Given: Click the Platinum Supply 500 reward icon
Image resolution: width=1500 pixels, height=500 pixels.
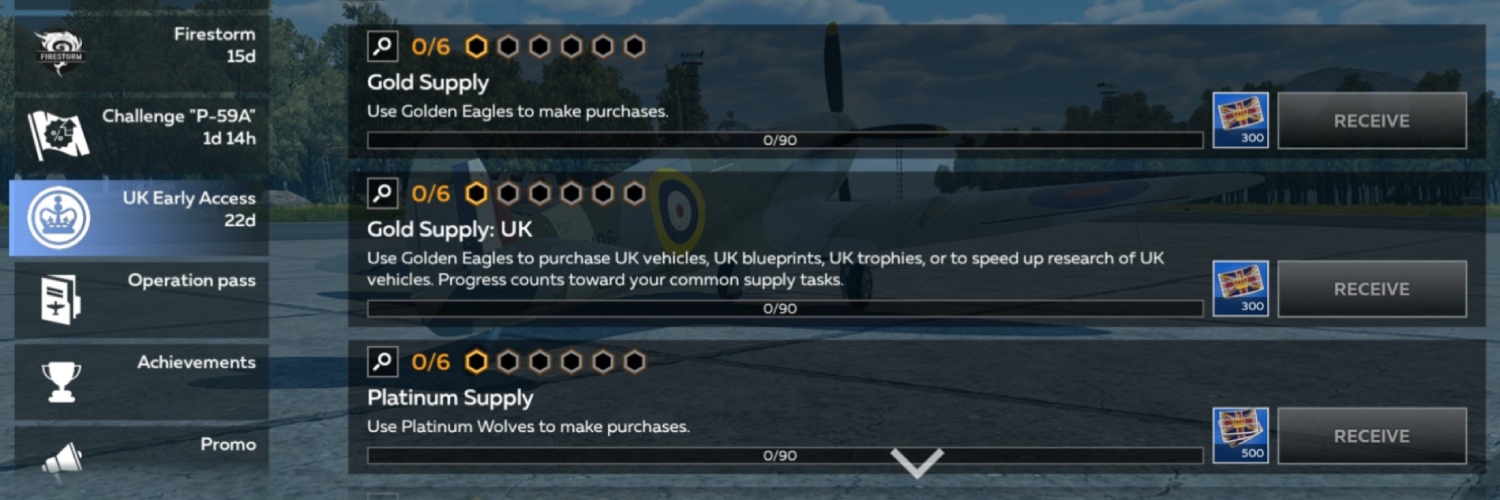Looking at the screenshot, I should [x=1240, y=436].
